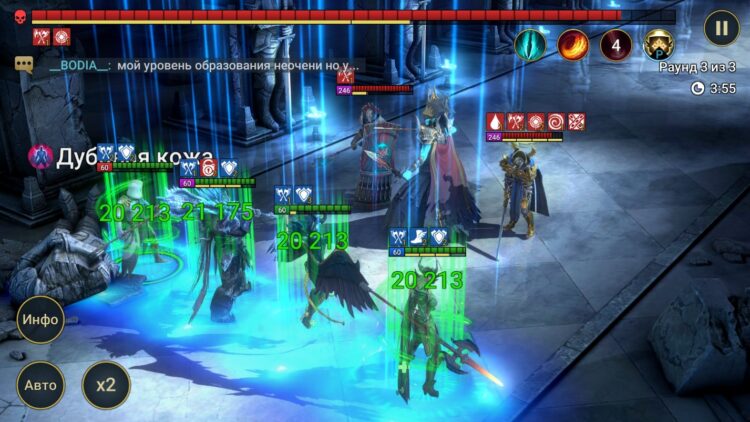
Task: Activate the fire swirl skill
Action: [x=573, y=44]
